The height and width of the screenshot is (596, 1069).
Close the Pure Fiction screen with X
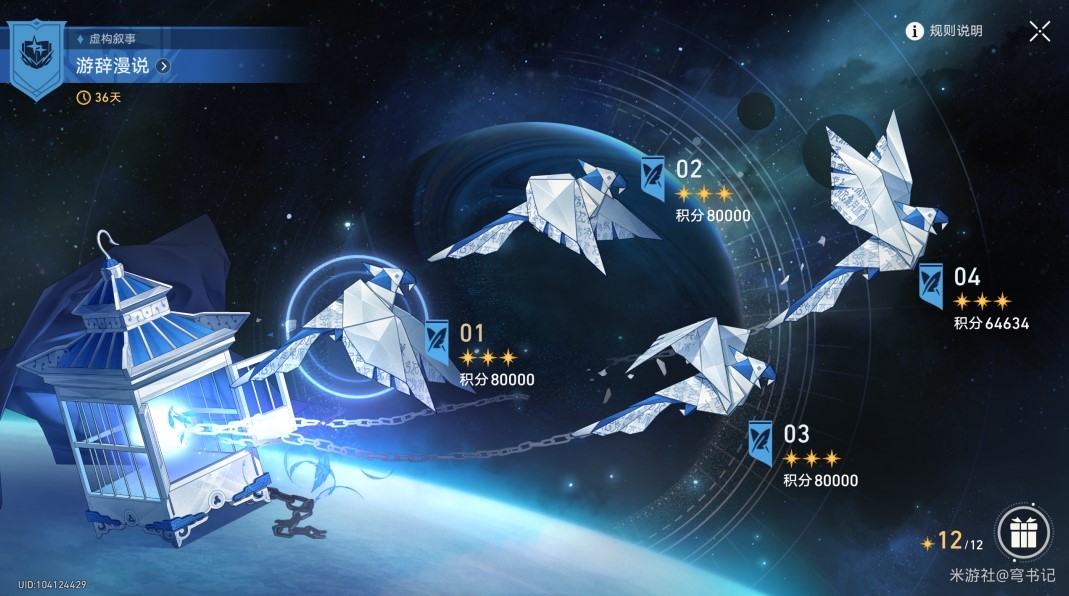(x=1040, y=31)
